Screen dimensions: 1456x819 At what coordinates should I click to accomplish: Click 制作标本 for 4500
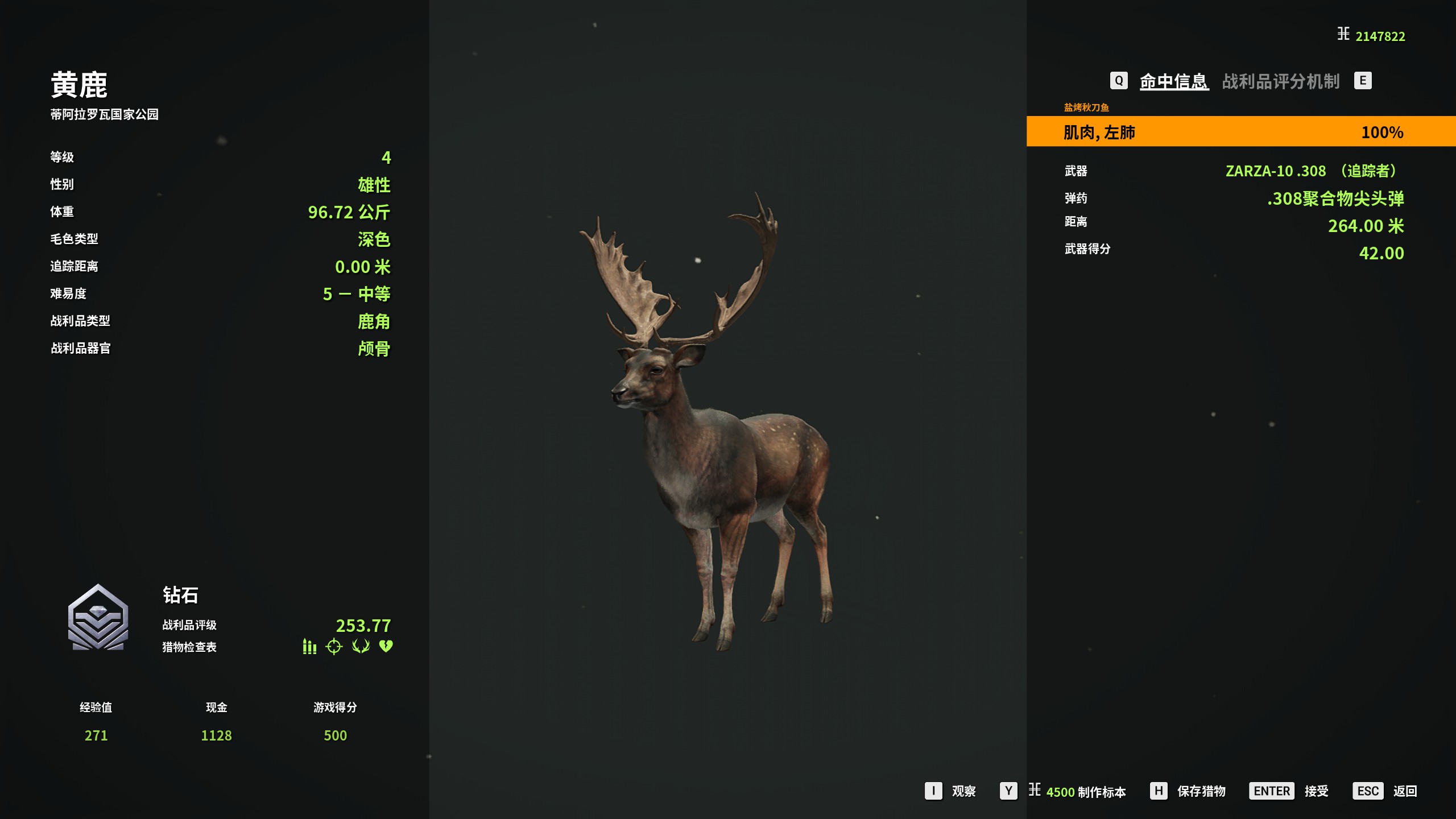[1085, 792]
